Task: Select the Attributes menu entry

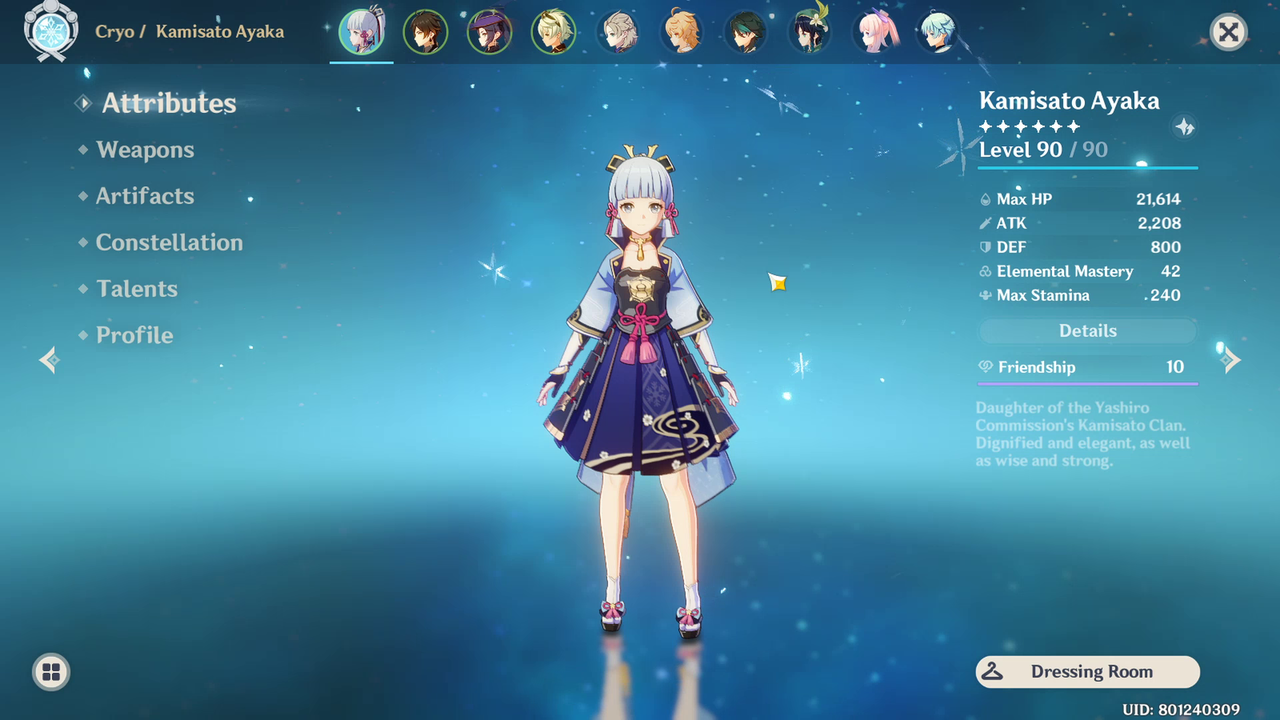Action: pos(168,103)
